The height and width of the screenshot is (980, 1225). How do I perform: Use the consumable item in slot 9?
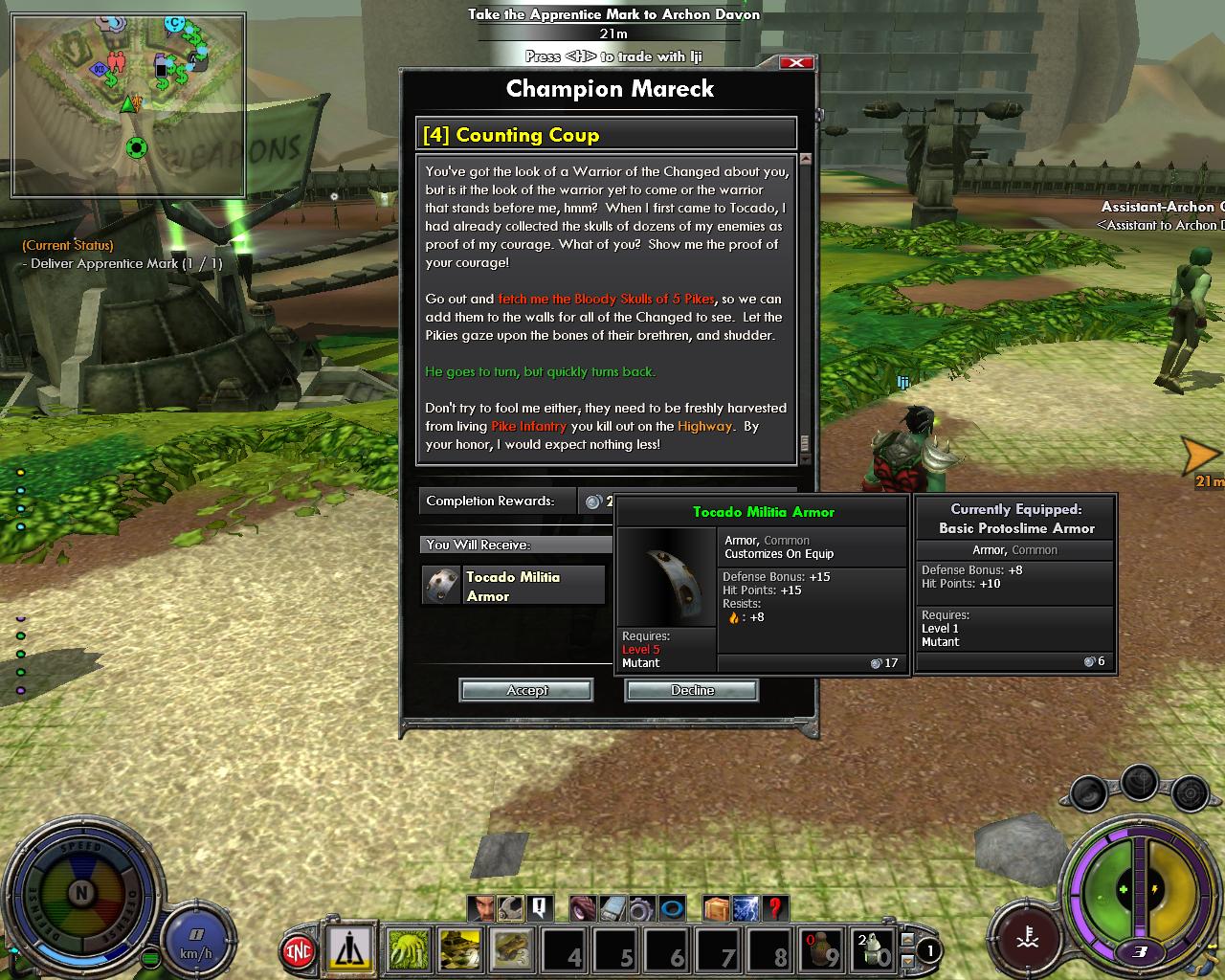coord(820,948)
